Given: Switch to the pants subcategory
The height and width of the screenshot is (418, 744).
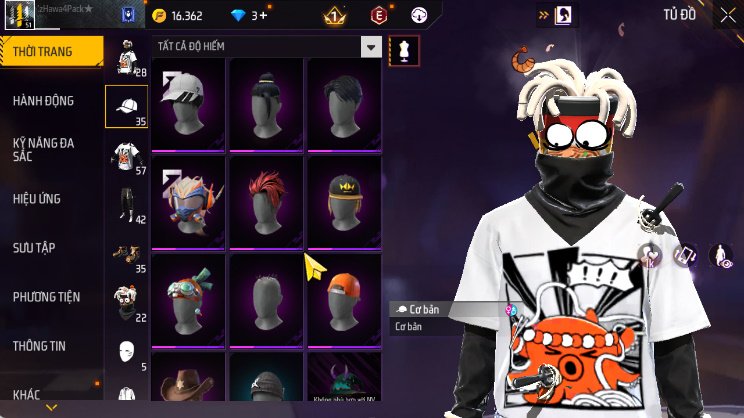Looking at the screenshot, I should click(x=126, y=205).
